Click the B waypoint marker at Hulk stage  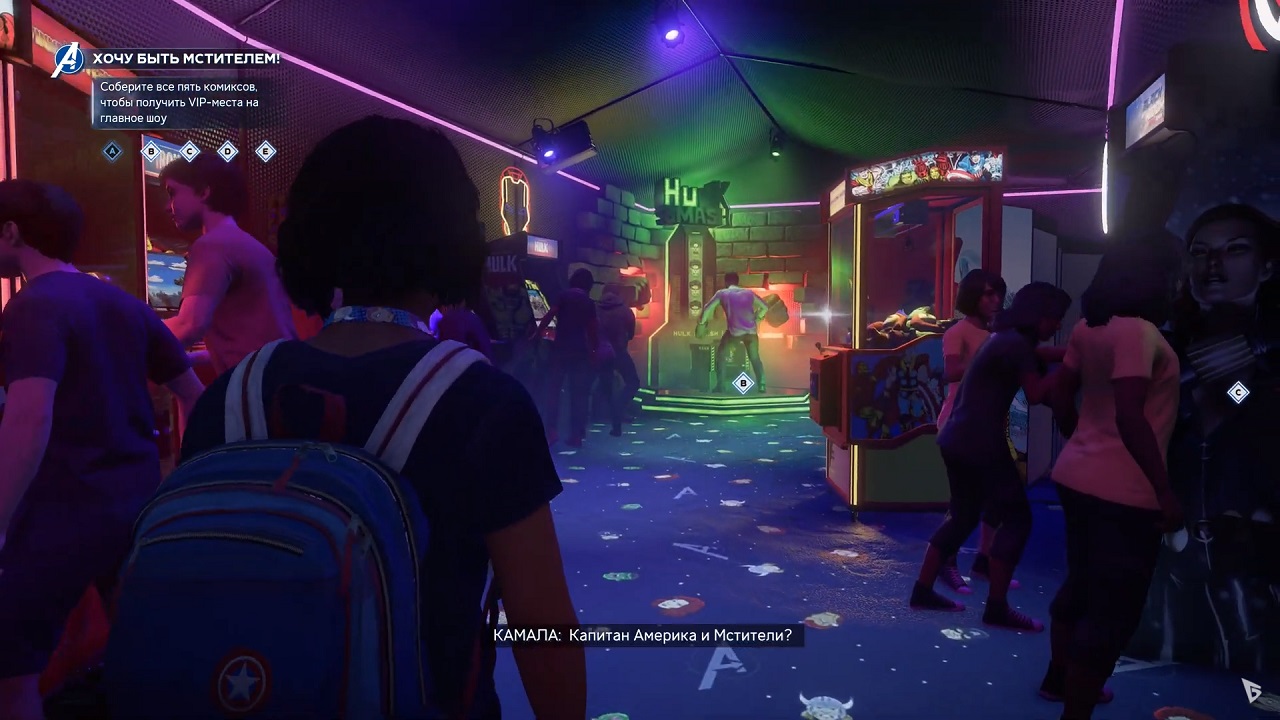pyautogui.click(x=742, y=382)
